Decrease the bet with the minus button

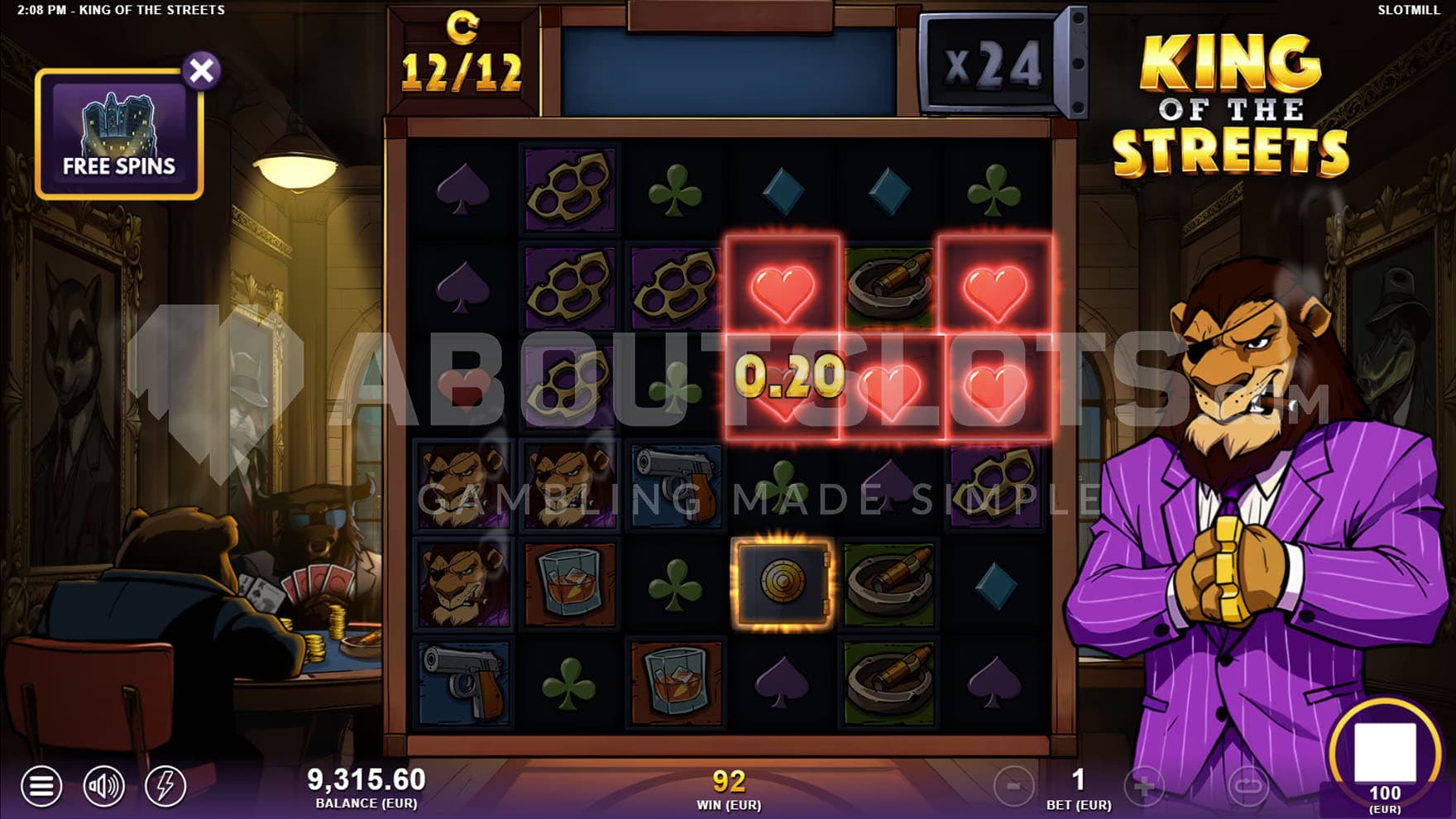pos(1013,786)
